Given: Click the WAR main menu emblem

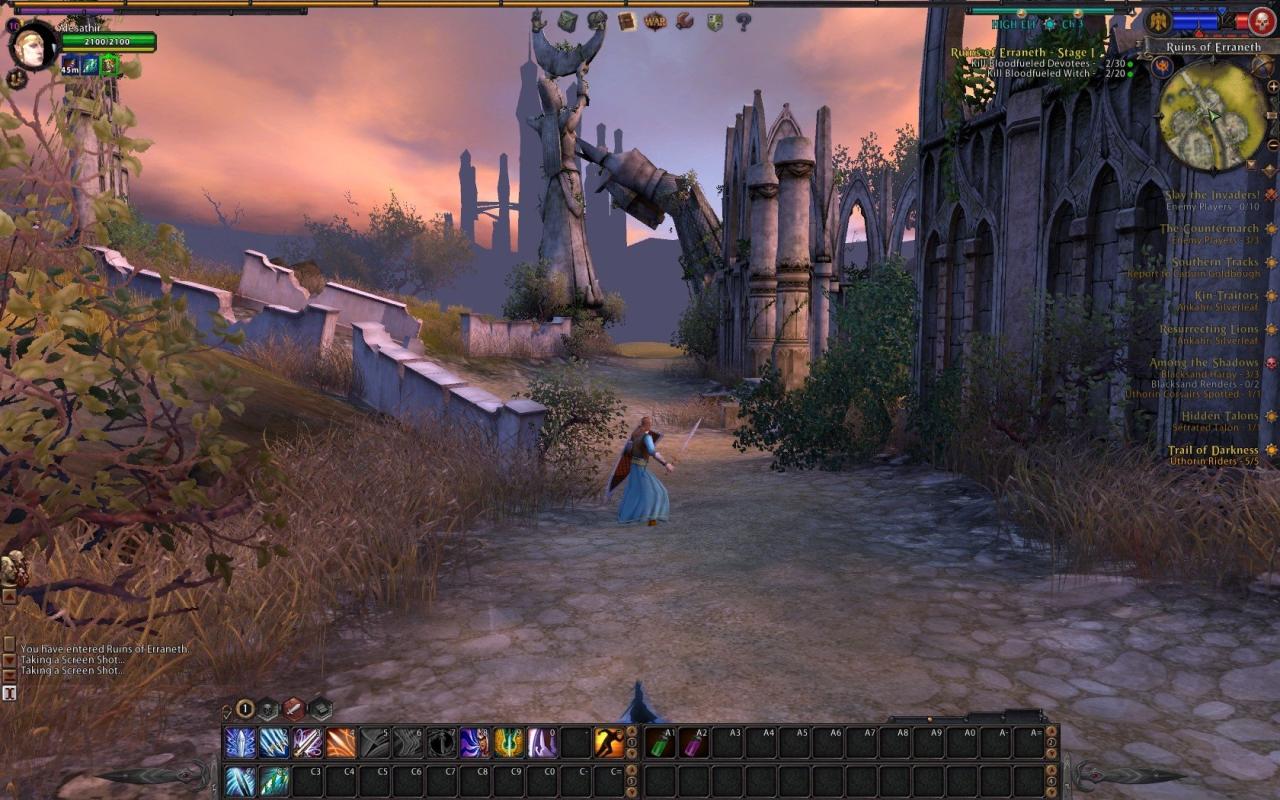Looking at the screenshot, I should (654, 20).
